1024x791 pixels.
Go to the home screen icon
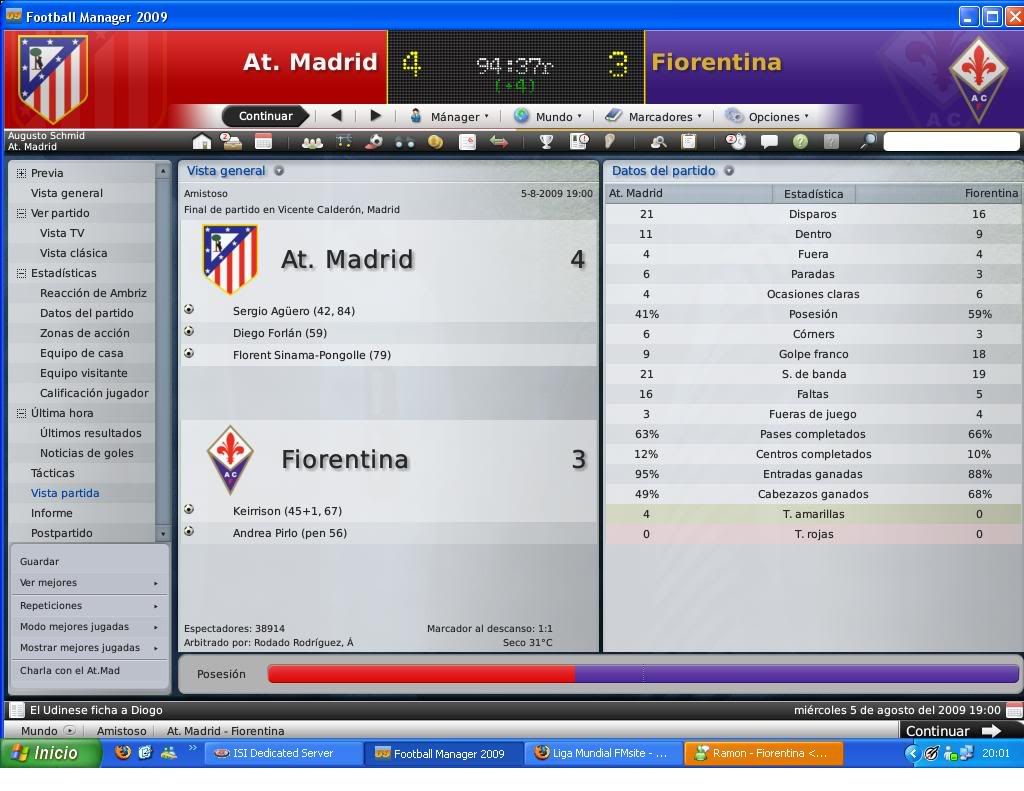tap(202, 142)
